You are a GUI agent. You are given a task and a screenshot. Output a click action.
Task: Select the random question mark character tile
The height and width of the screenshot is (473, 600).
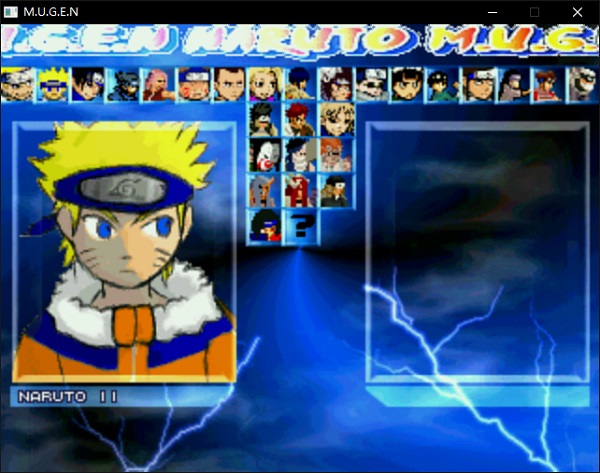299,226
